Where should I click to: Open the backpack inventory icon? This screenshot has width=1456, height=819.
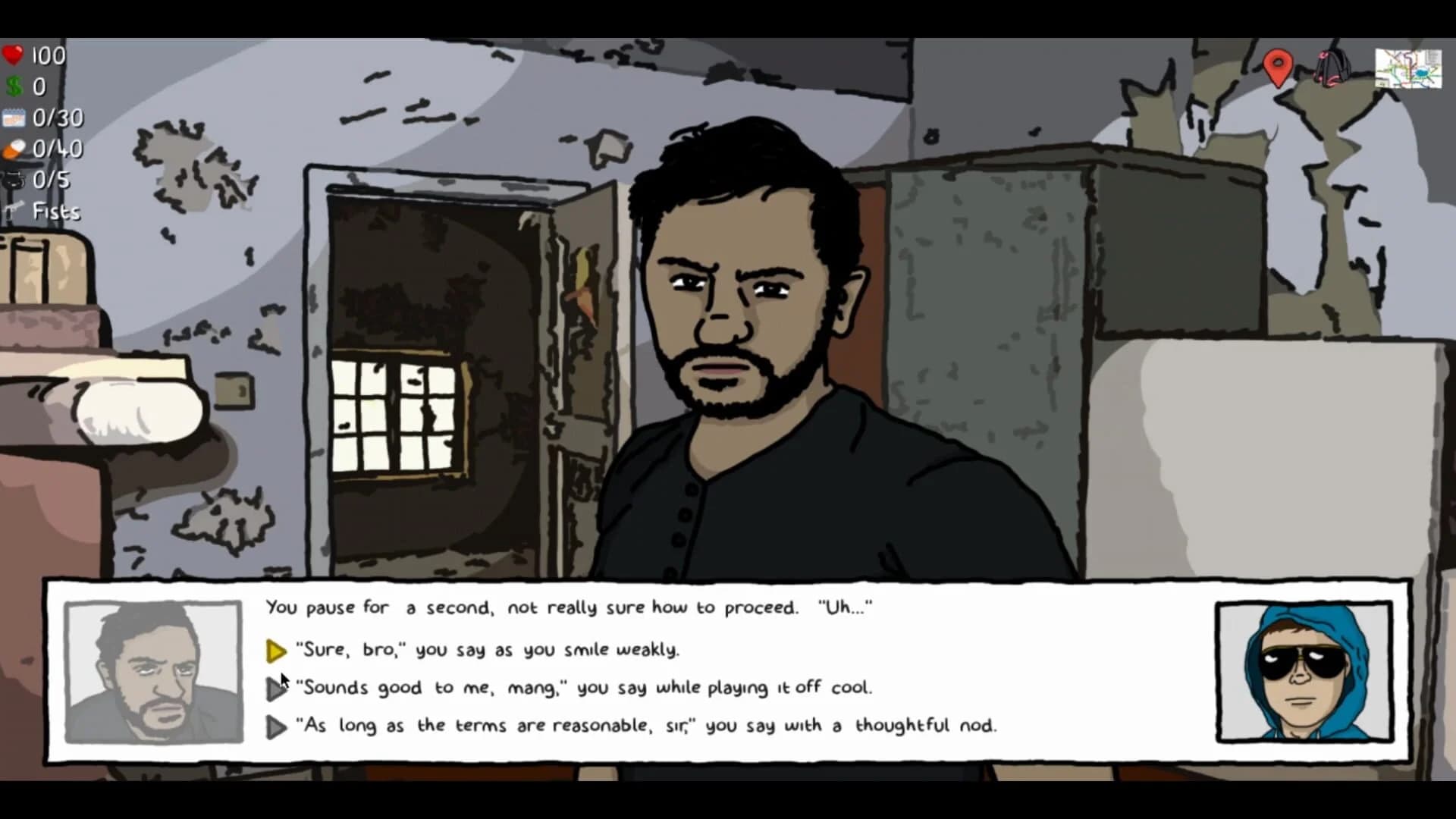[1332, 69]
